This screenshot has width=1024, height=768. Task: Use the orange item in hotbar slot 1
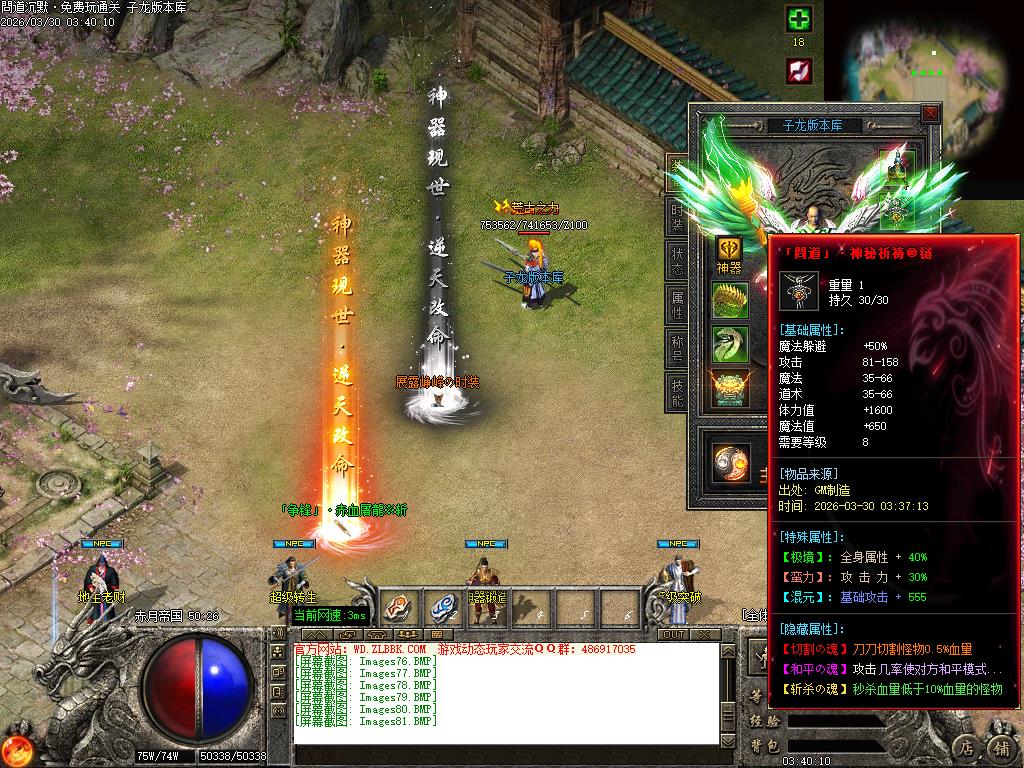pos(398,607)
